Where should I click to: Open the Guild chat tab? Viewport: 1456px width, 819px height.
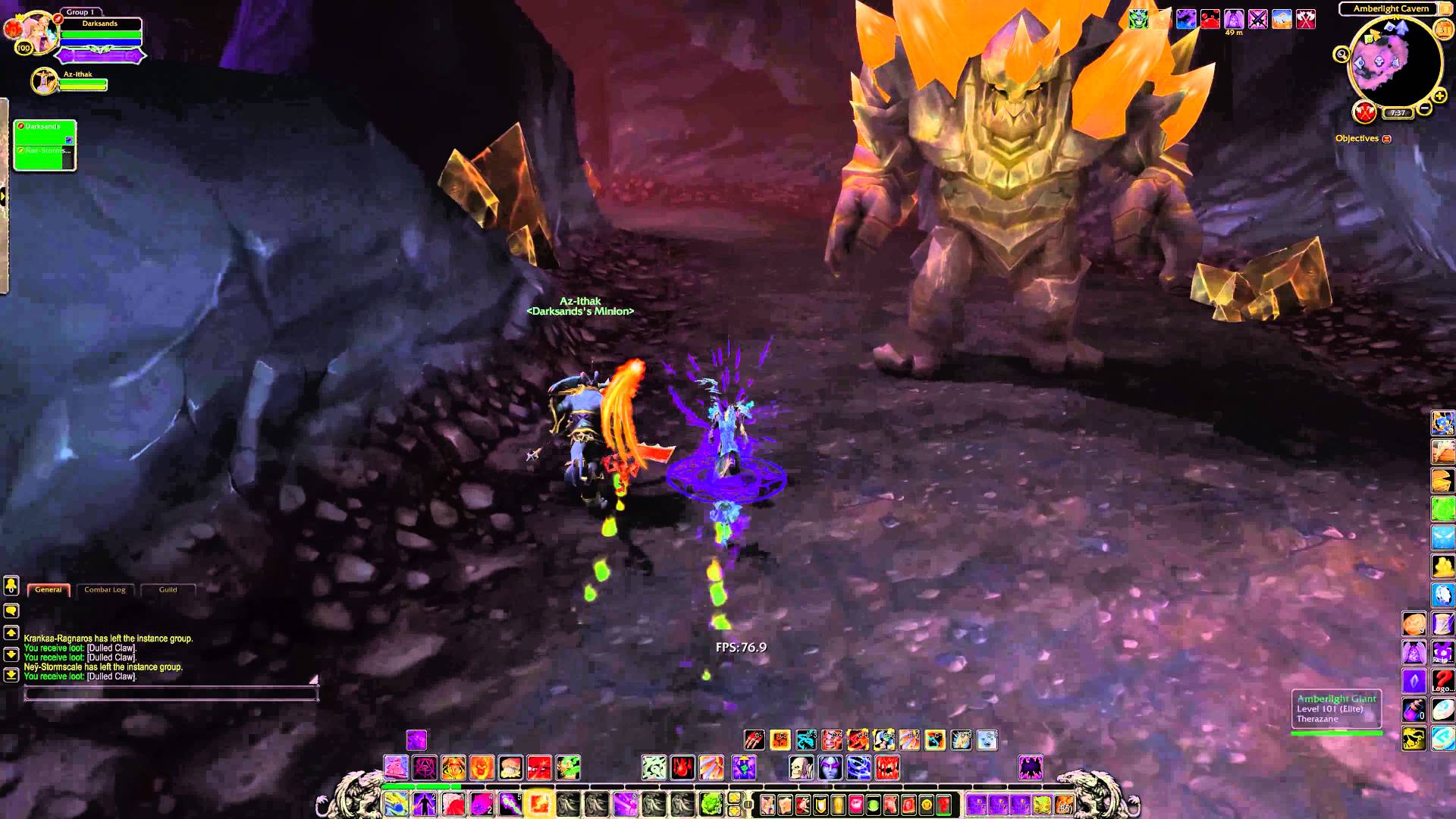(168, 590)
